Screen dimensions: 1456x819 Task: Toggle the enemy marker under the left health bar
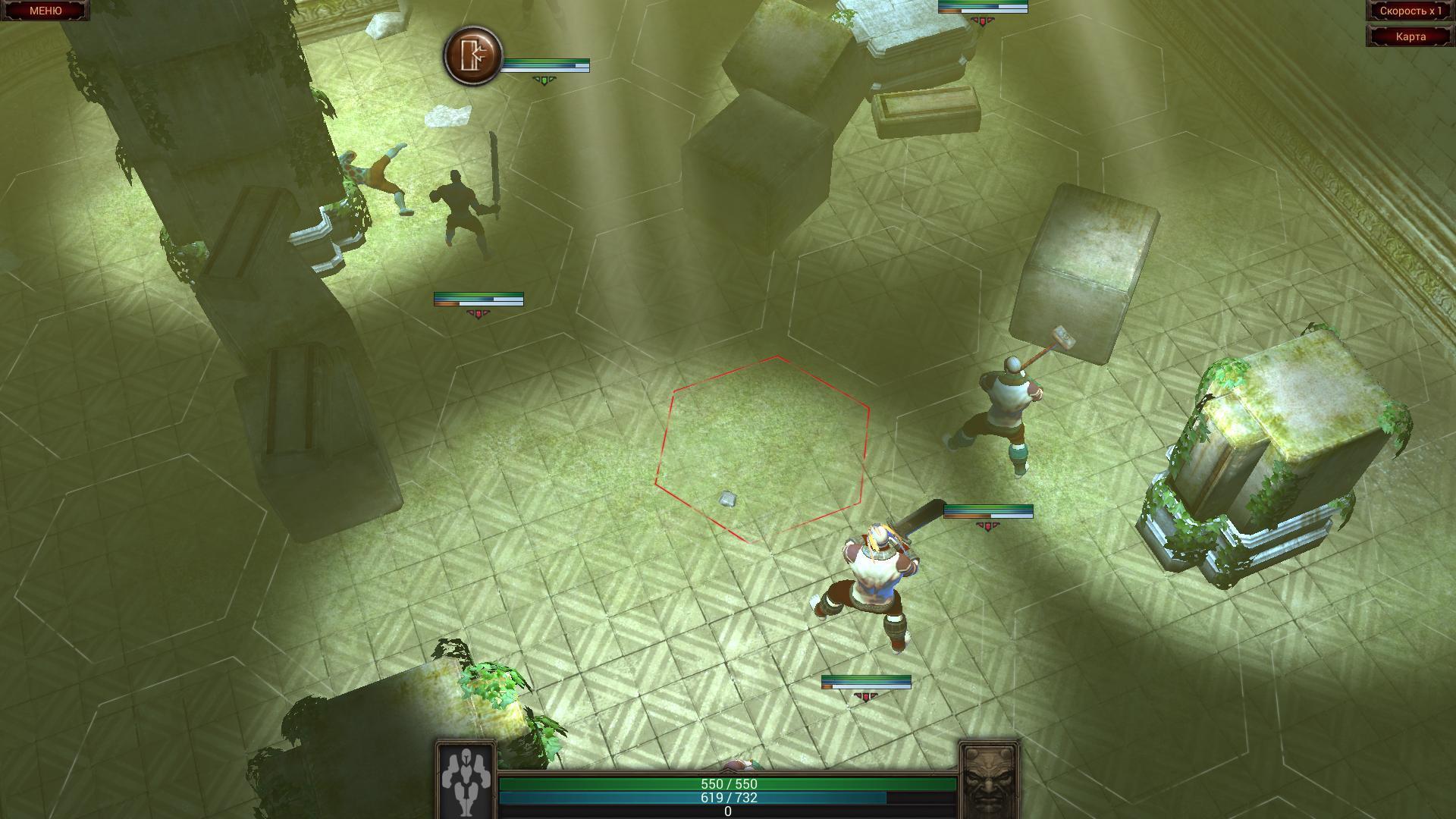tap(478, 312)
